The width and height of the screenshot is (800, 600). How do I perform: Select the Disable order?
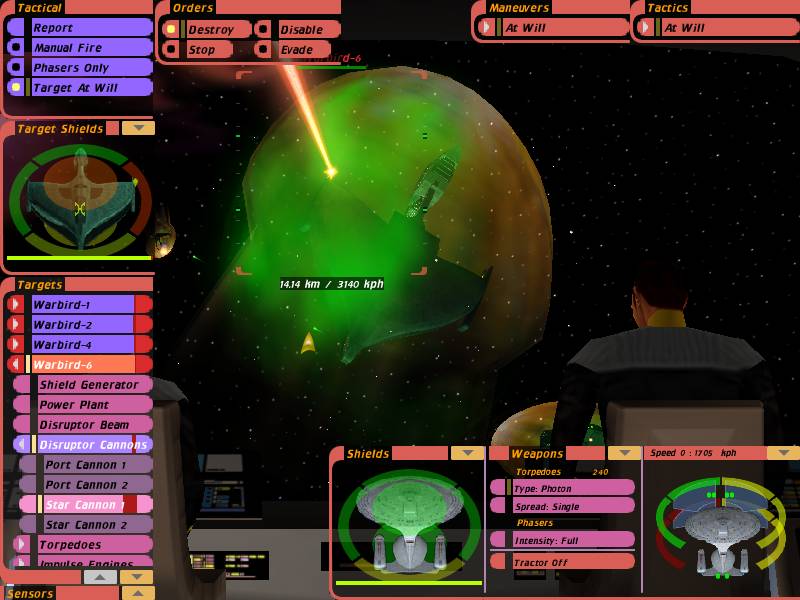tap(300, 30)
